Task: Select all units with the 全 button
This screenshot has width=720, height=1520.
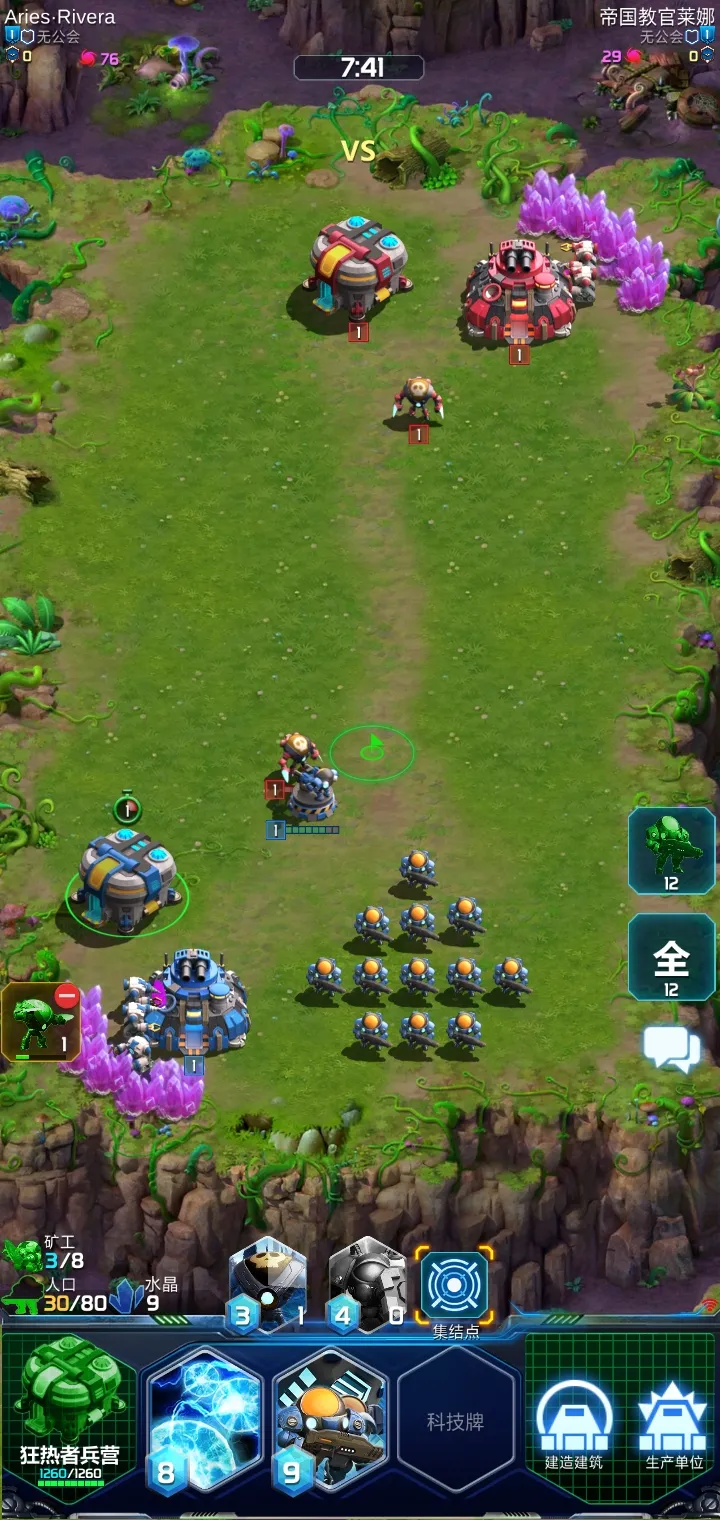Action: pyautogui.click(x=671, y=957)
